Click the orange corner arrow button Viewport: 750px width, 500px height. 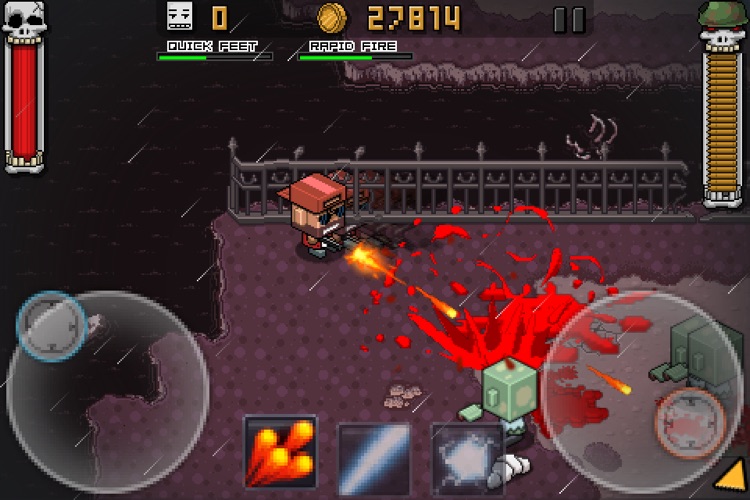point(733,482)
